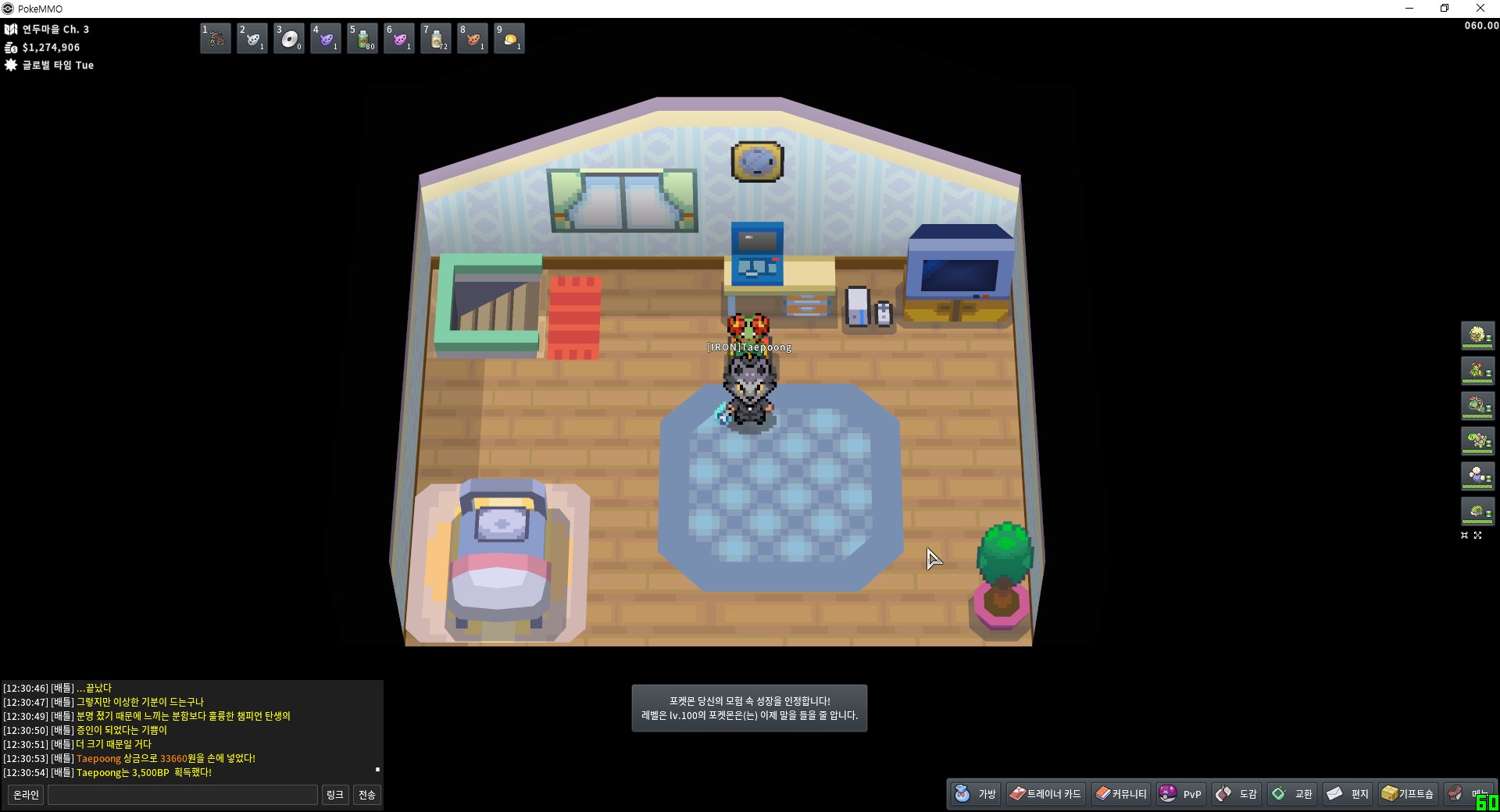The image size is (1500, 812).
Task: Select the brown ocarina in hotbar slot 8
Action: coord(473,38)
